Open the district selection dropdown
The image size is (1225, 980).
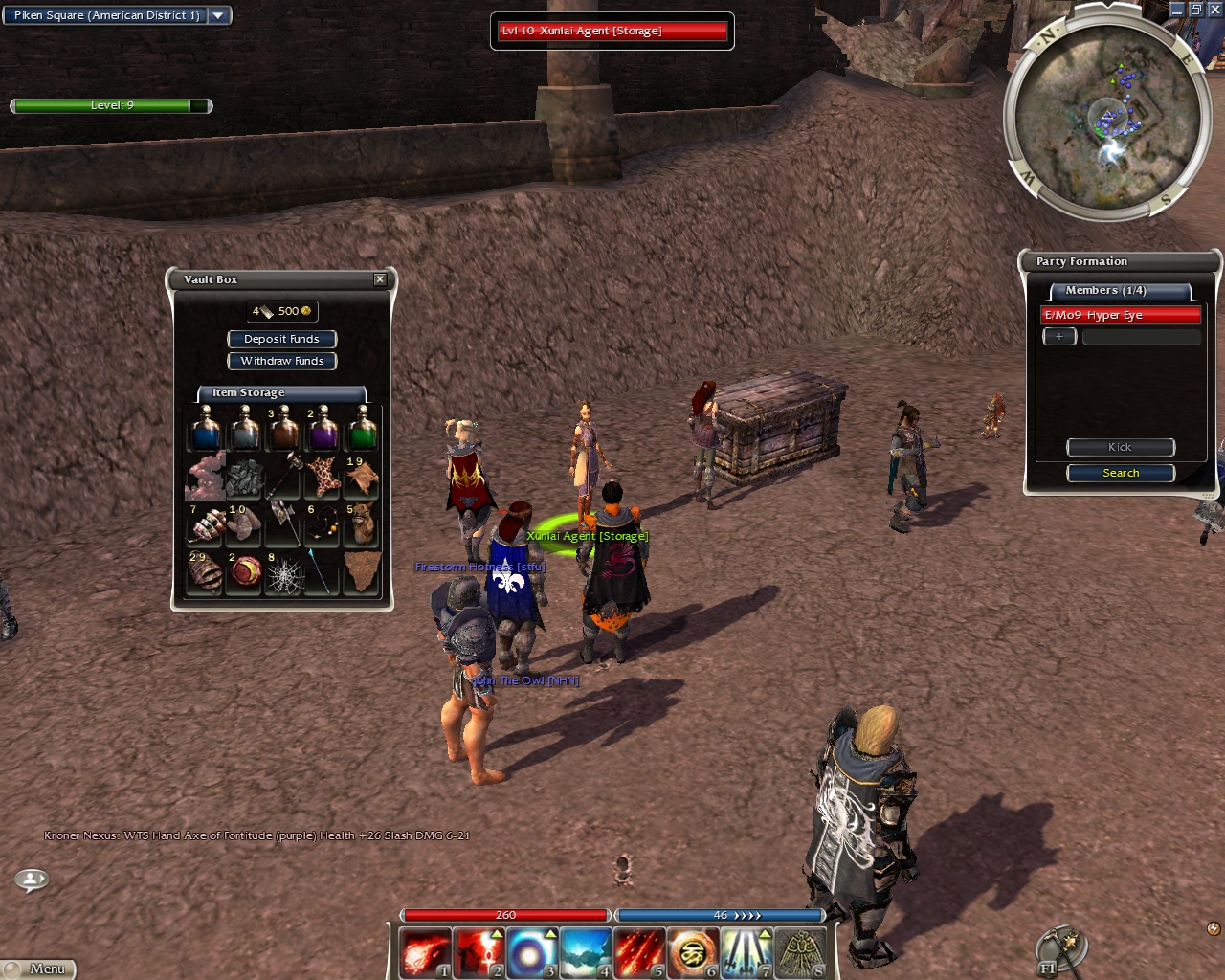coord(218,15)
